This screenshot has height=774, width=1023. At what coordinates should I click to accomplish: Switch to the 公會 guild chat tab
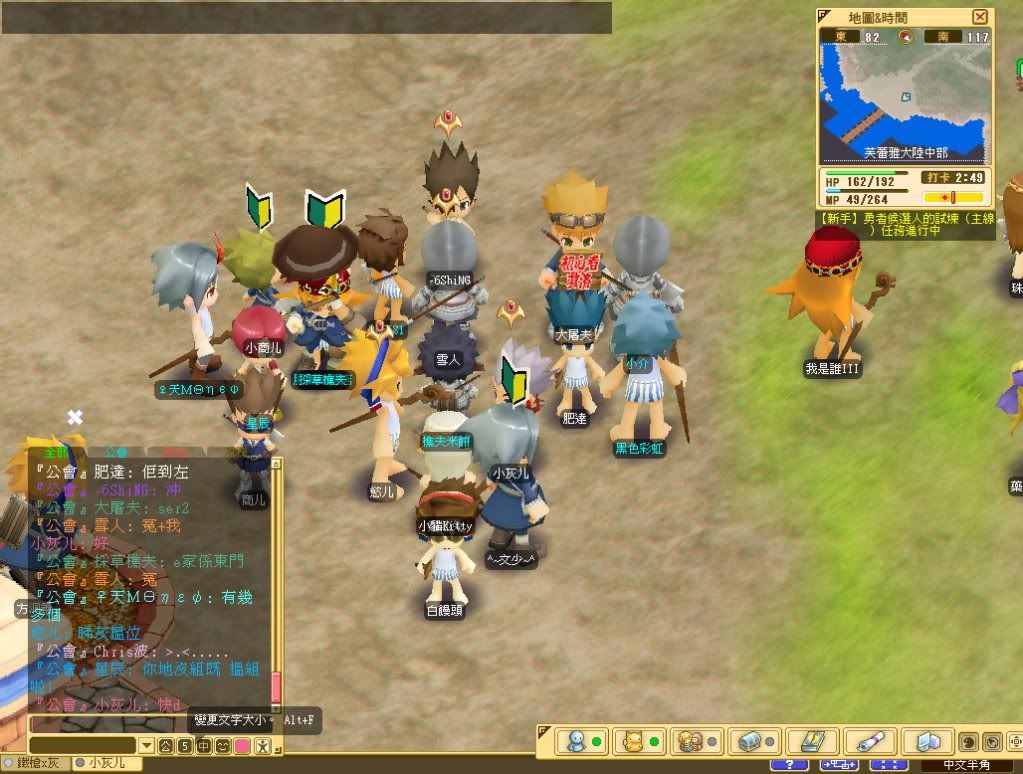point(115,452)
